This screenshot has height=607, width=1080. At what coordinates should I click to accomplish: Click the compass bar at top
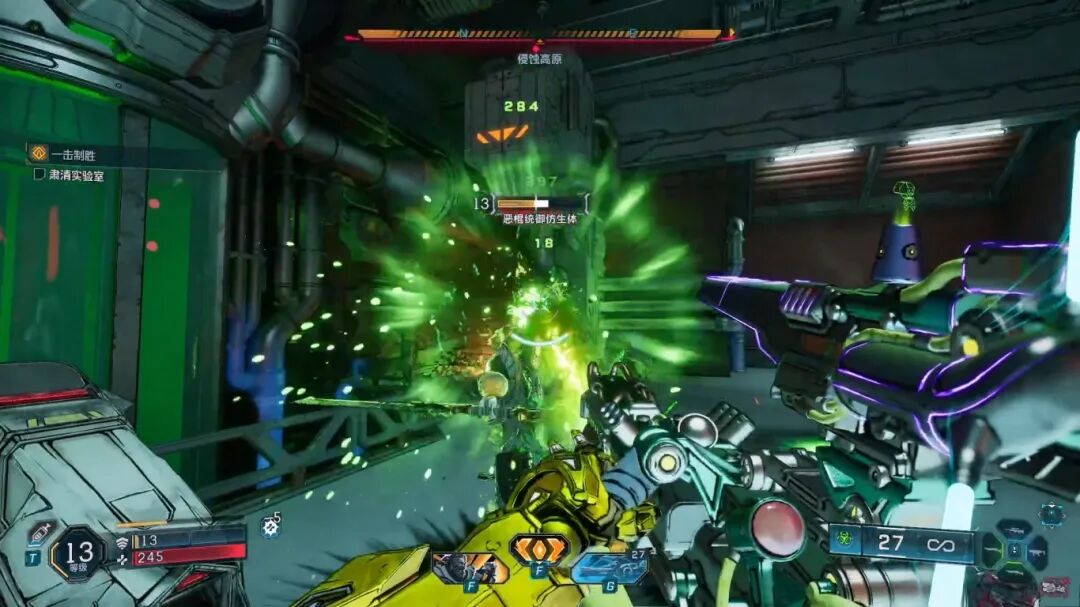539,34
